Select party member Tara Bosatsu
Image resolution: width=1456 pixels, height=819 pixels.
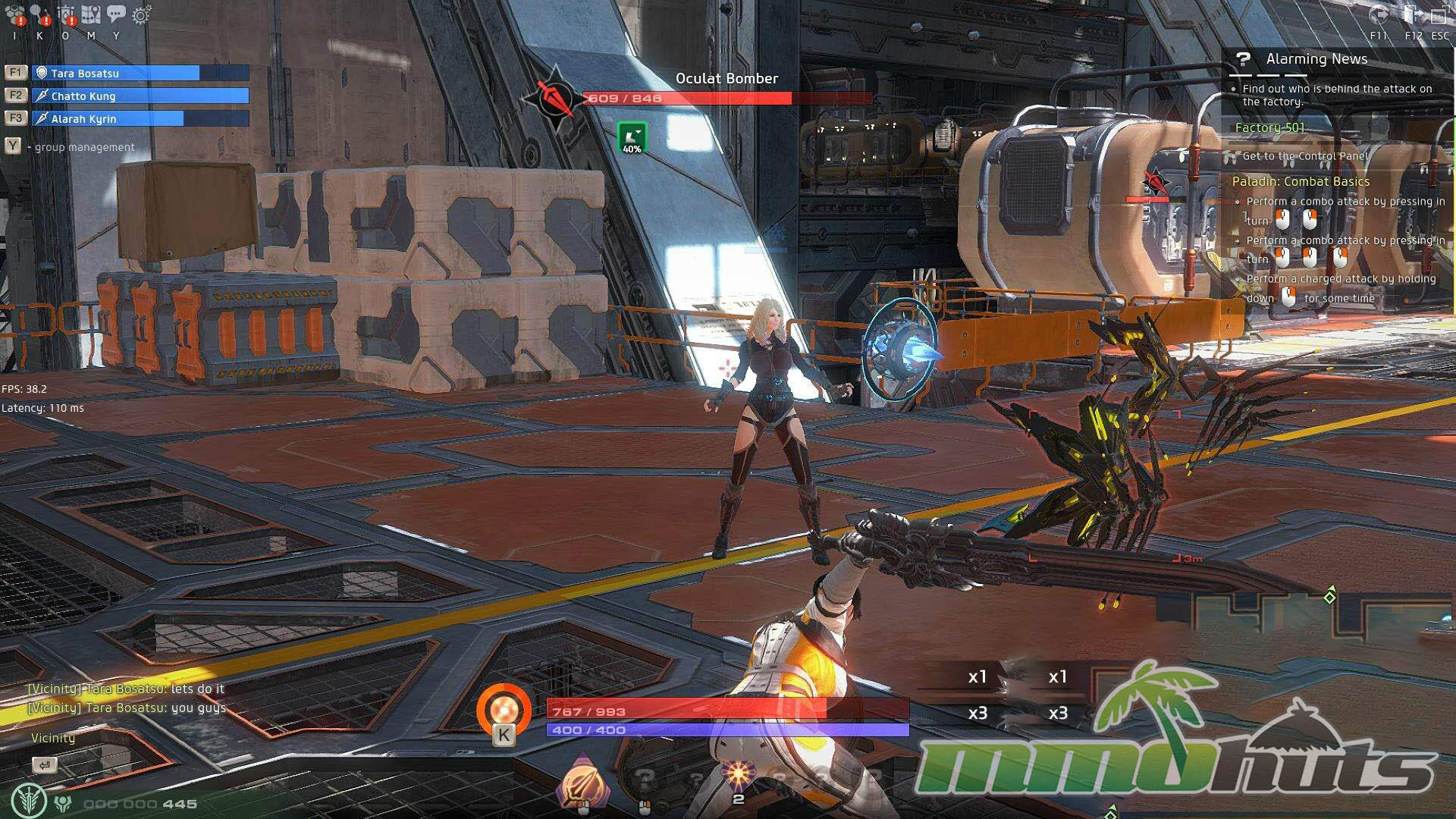click(x=140, y=73)
